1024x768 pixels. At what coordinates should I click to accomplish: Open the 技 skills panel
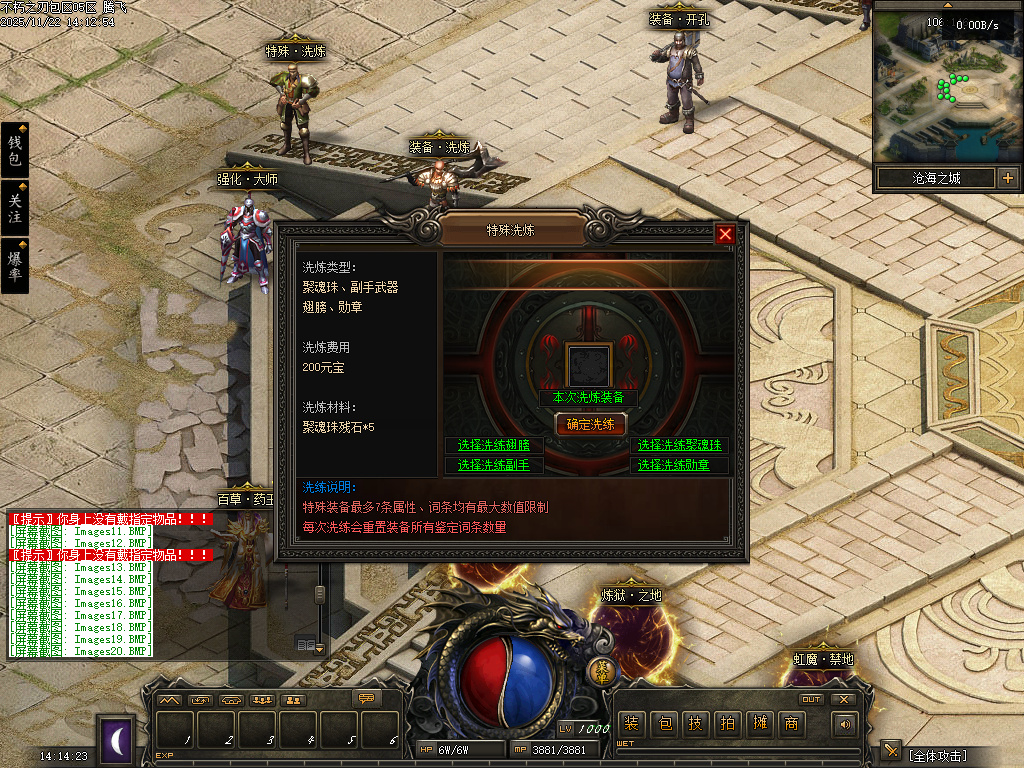[696, 724]
